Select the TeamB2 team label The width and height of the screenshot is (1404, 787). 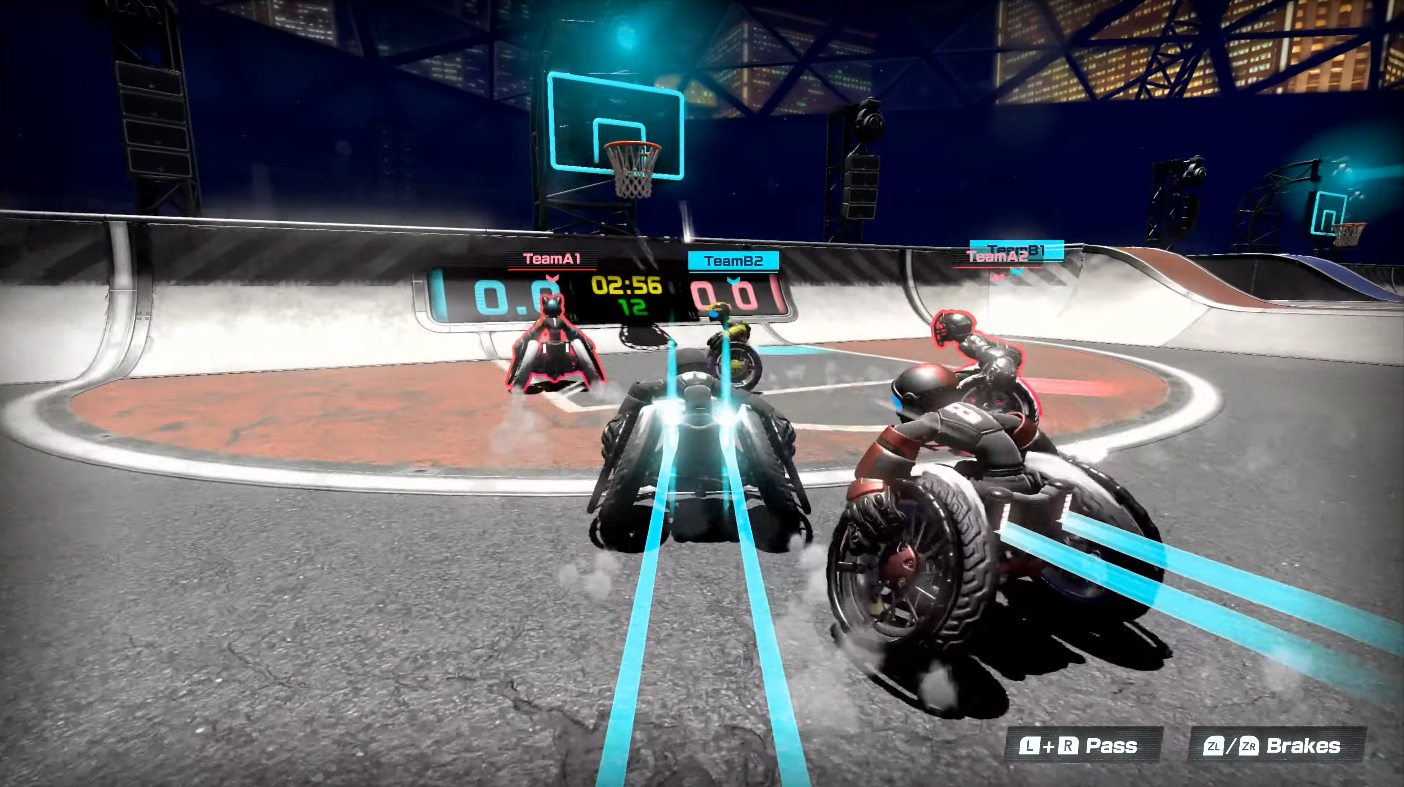[x=733, y=259]
